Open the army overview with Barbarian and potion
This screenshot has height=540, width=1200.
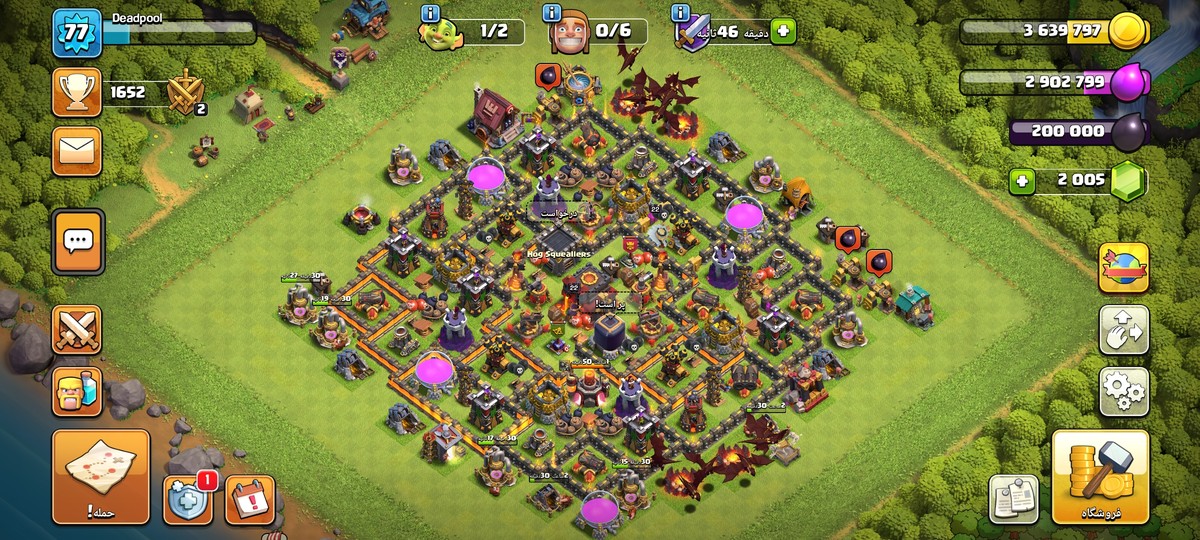[x=77, y=390]
